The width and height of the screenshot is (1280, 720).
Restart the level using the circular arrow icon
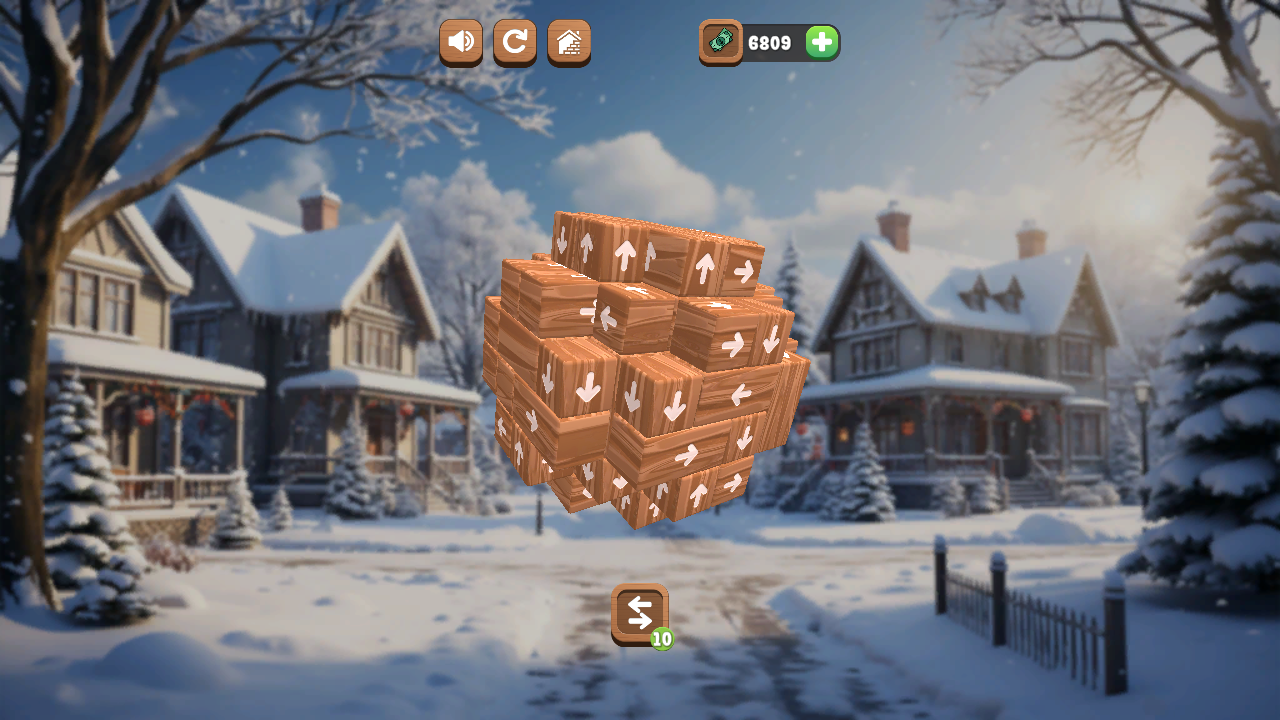click(x=514, y=42)
